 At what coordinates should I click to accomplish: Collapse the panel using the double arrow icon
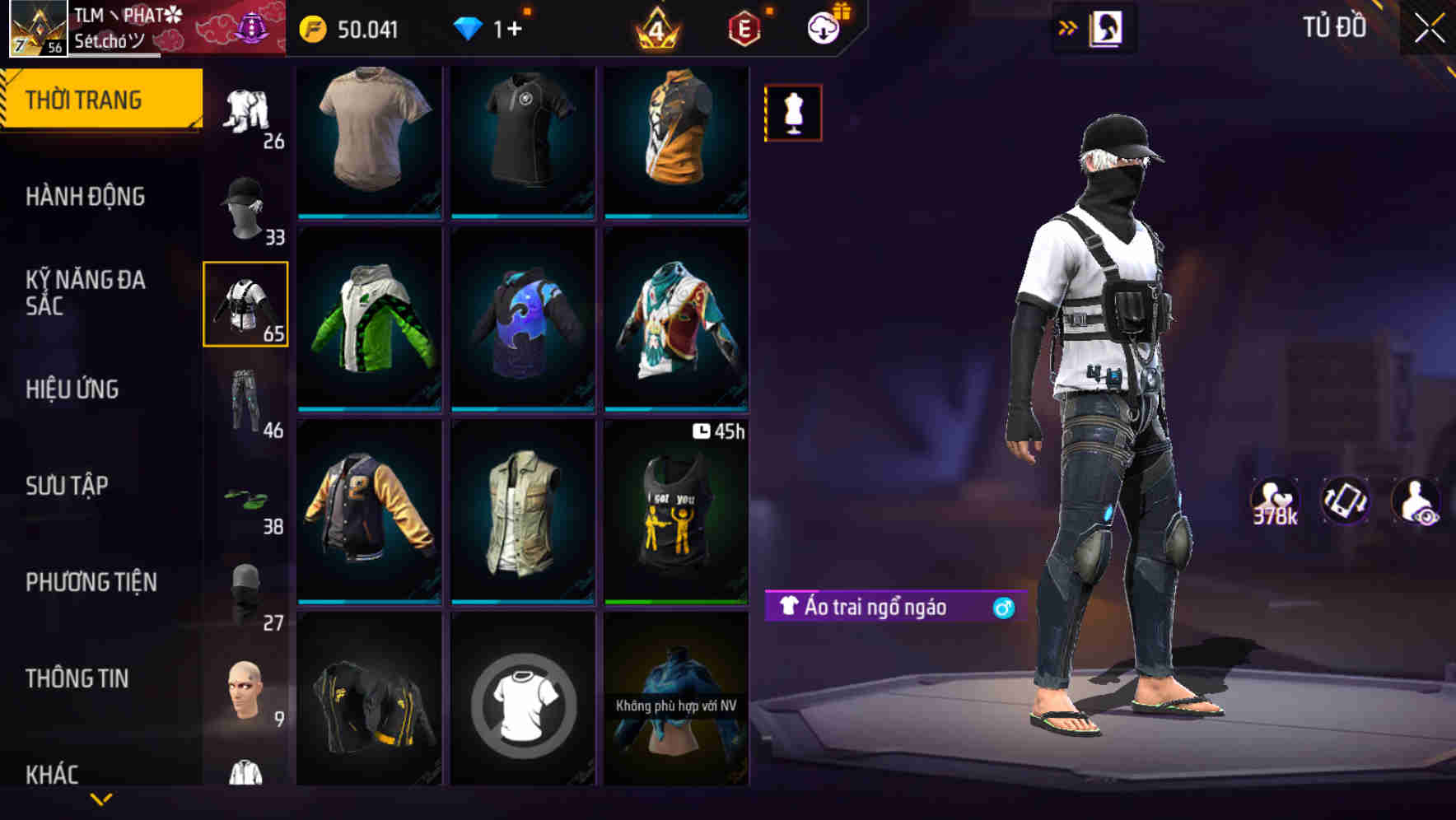click(x=1068, y=27)
